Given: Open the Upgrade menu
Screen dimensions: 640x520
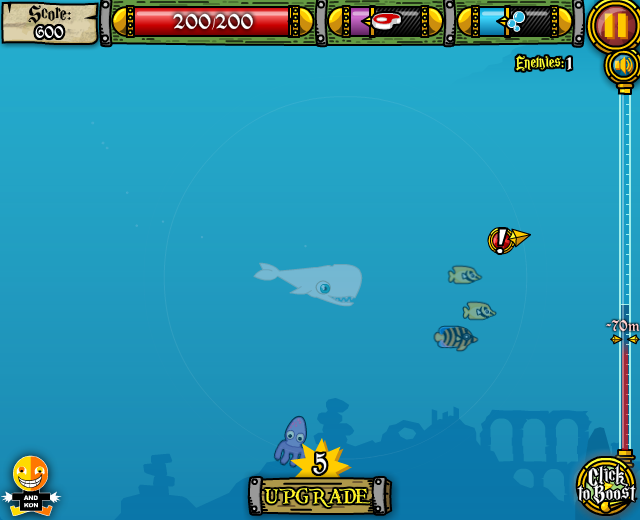Looking at the screenshot, I should pos(318,495).
